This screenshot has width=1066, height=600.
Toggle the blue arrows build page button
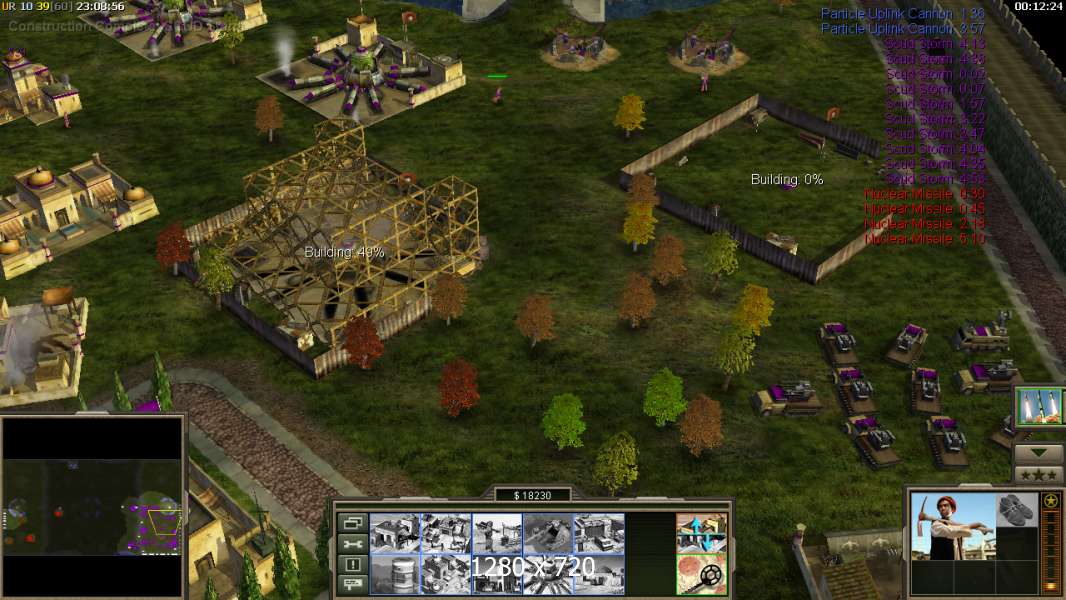point(701,532)
